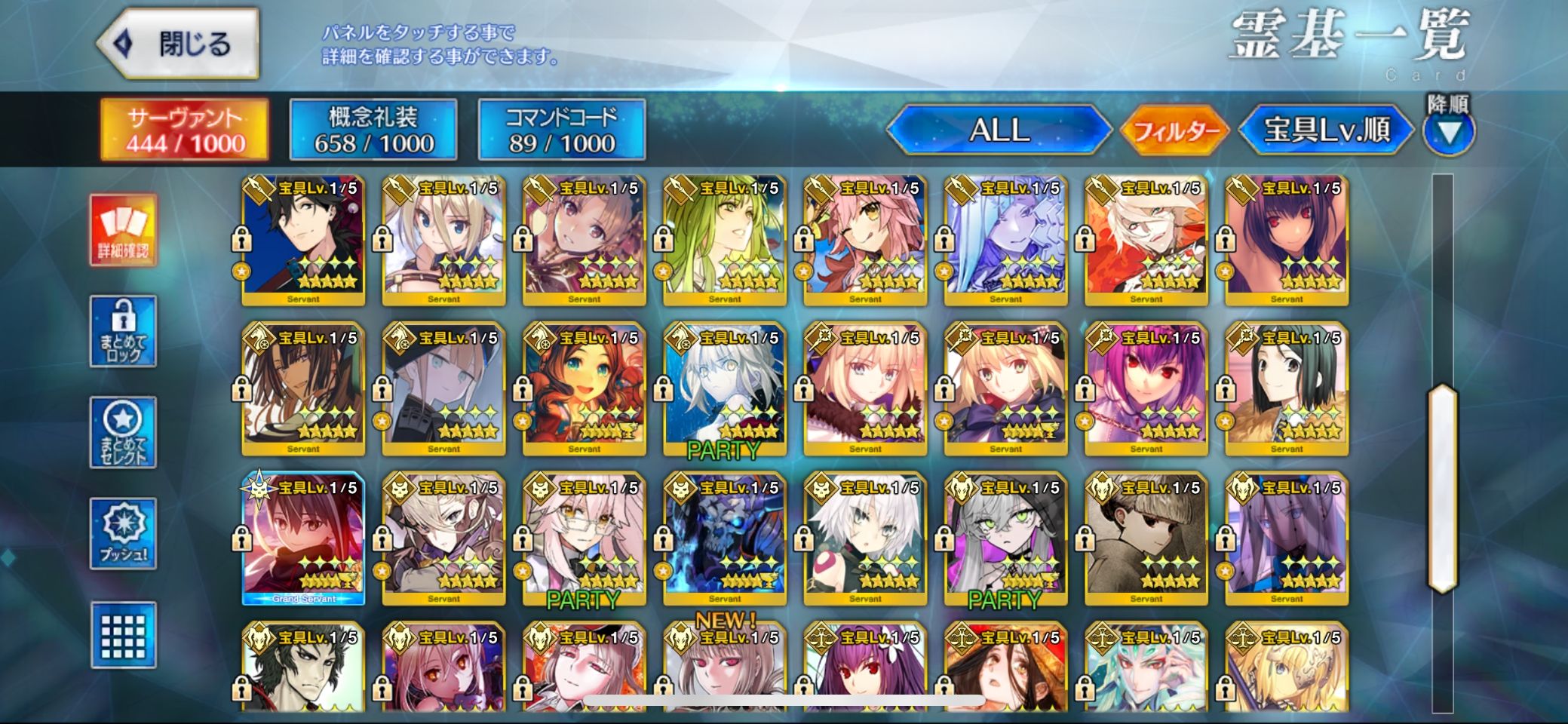The height and width of the screenshot is (724, 1568).
Task: Activate the 詳細確認 detail check button
Action: (123, 230)
